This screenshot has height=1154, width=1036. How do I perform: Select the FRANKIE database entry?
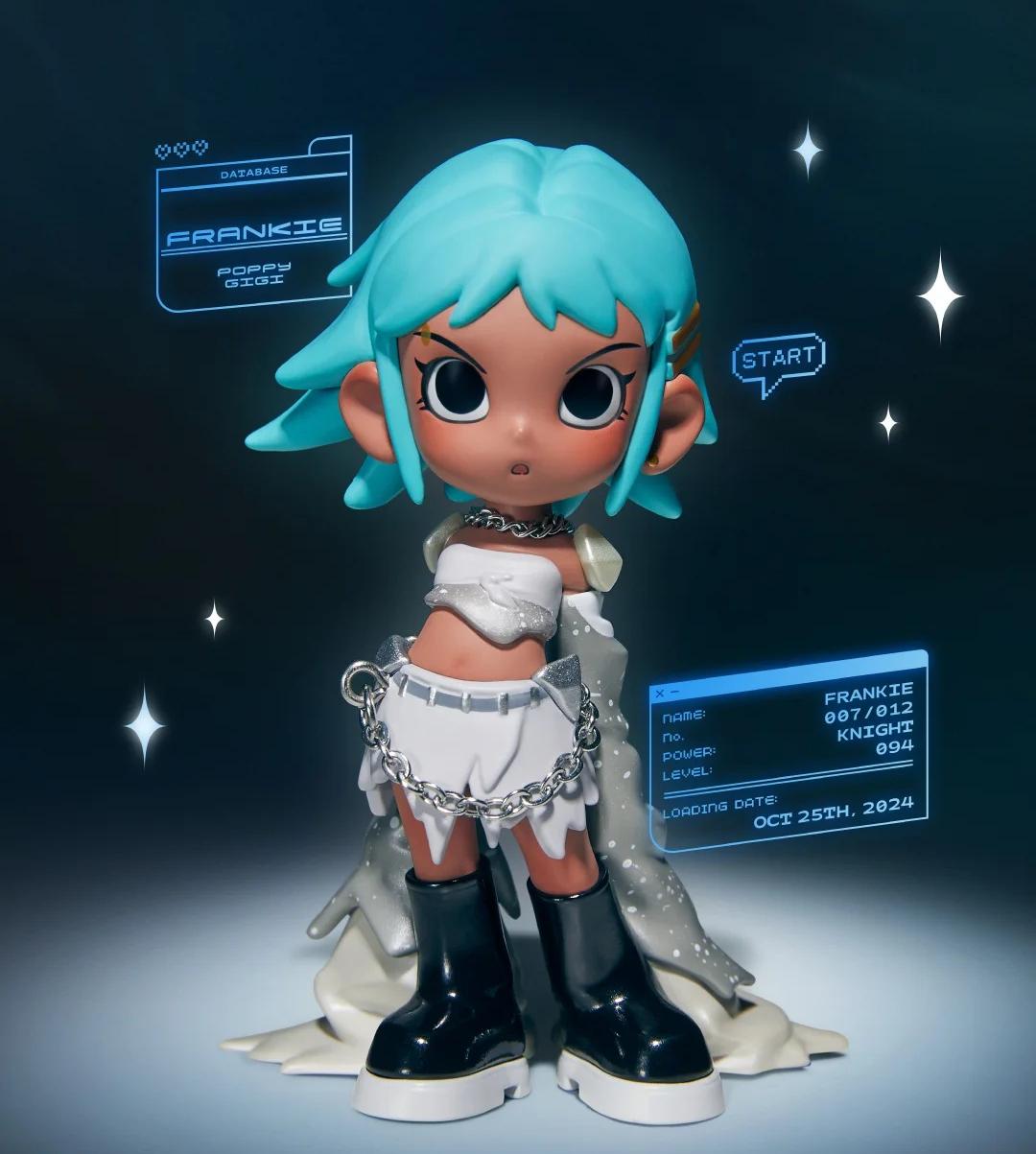coord(254,231)
